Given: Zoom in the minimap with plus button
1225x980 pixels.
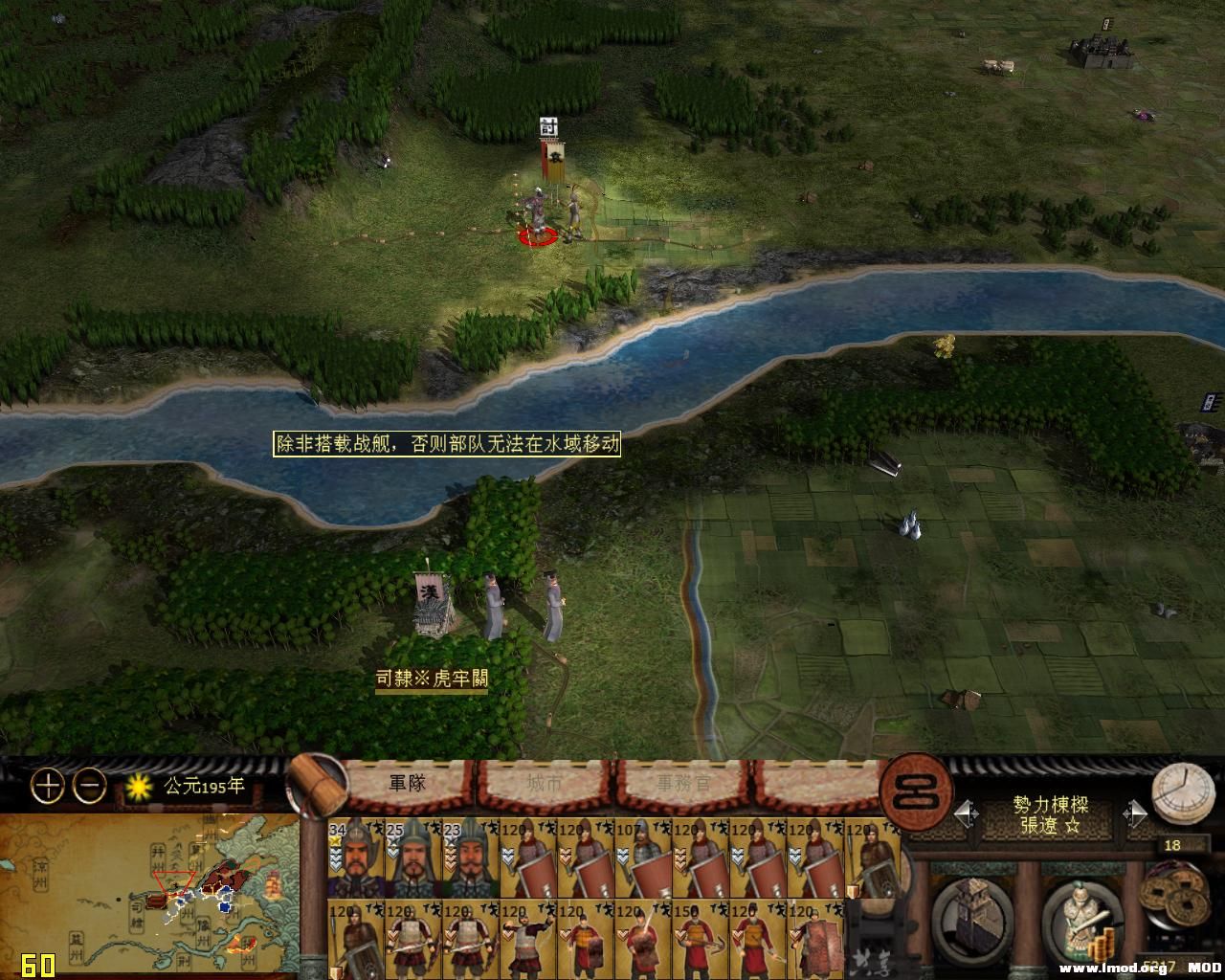Looking at the screenshot, I should tap(47, 787).
